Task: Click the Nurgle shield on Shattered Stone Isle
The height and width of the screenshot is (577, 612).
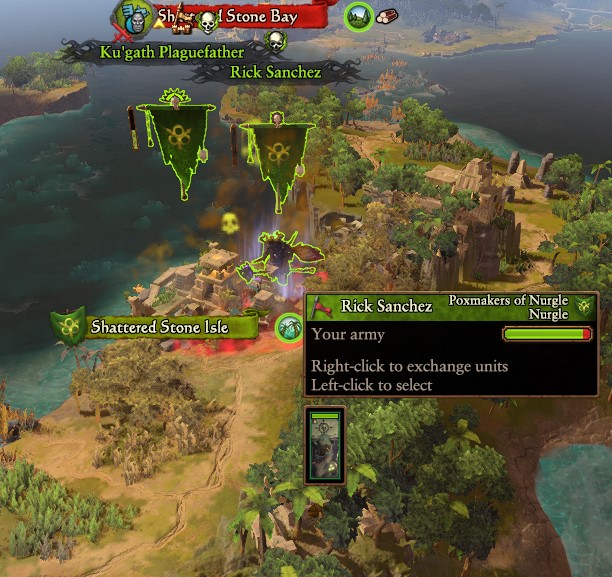Action: [x=69, y=324]
